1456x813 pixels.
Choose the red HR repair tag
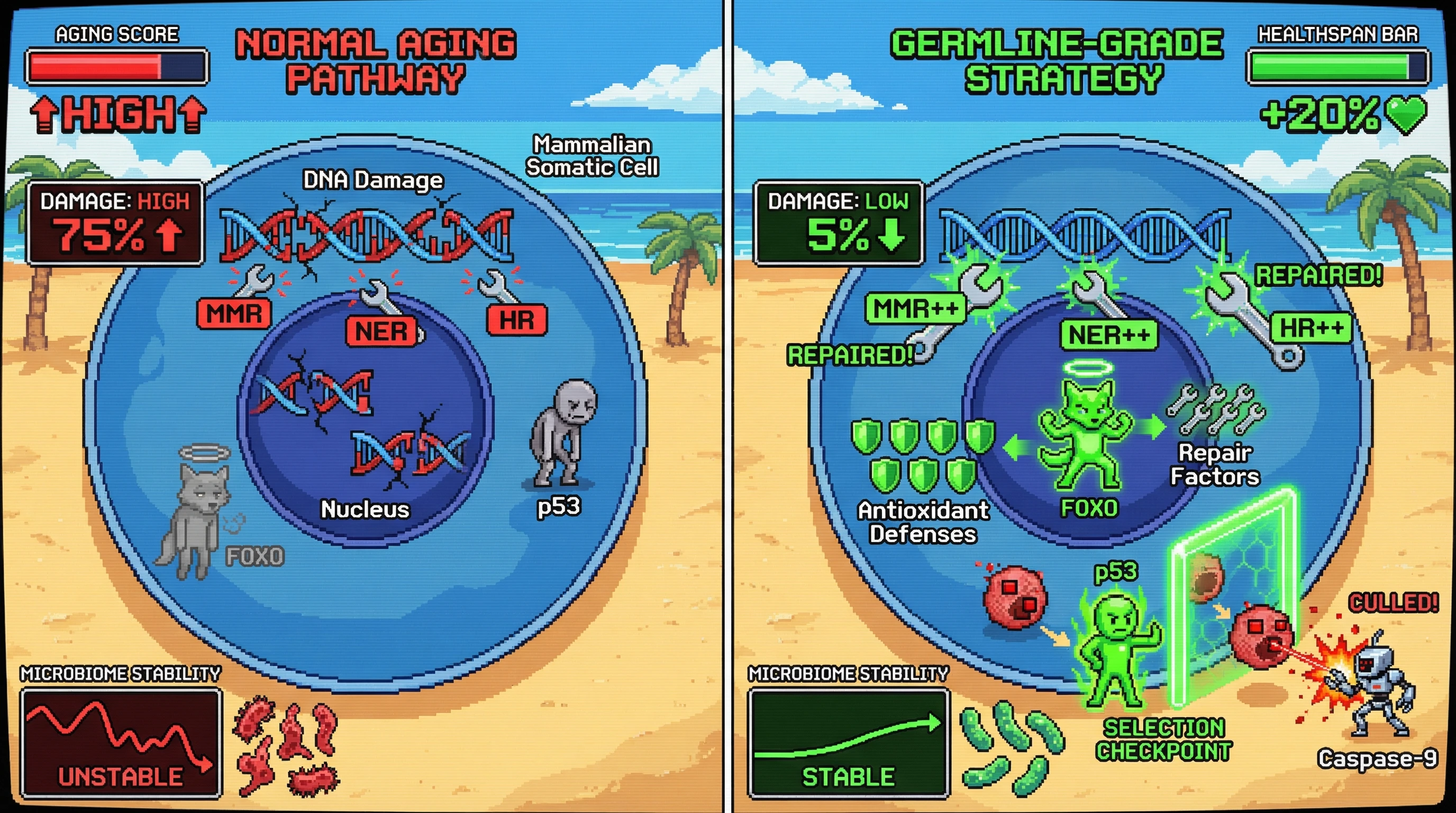click(x=516, y=320)
